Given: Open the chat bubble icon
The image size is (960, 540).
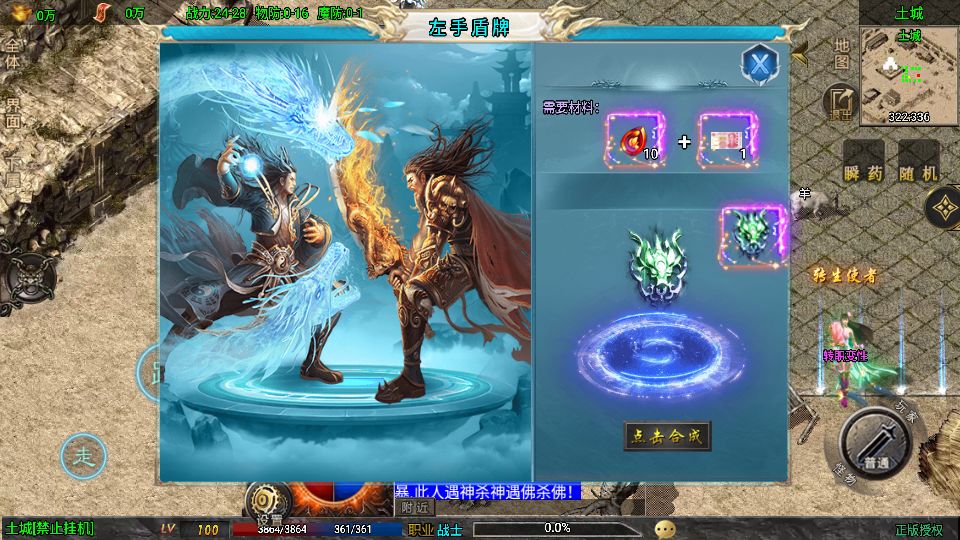Looking at the screenshot, I should pyautogui.click(x=666, y=528).
